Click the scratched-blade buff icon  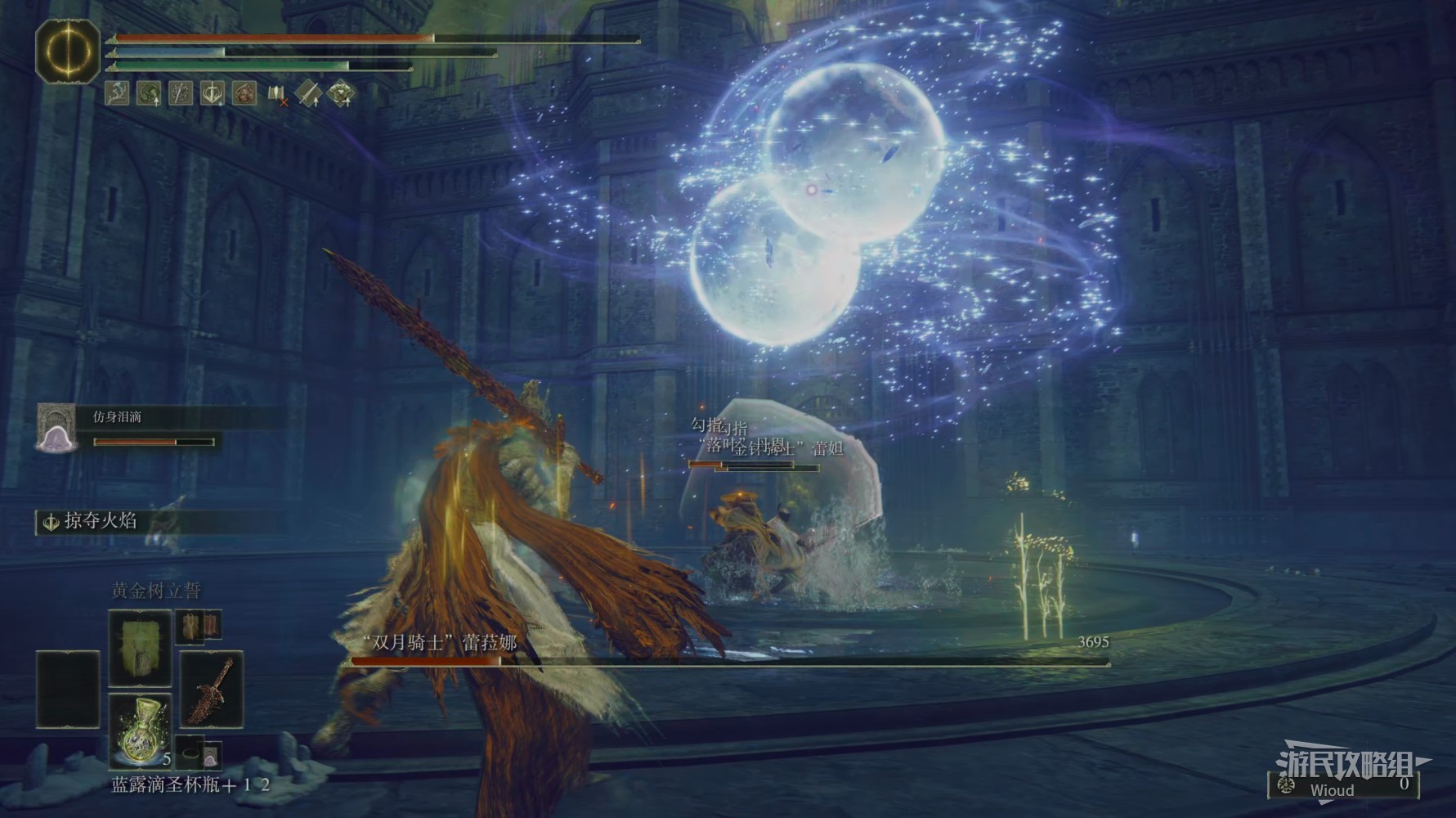(x=181, y=93)
